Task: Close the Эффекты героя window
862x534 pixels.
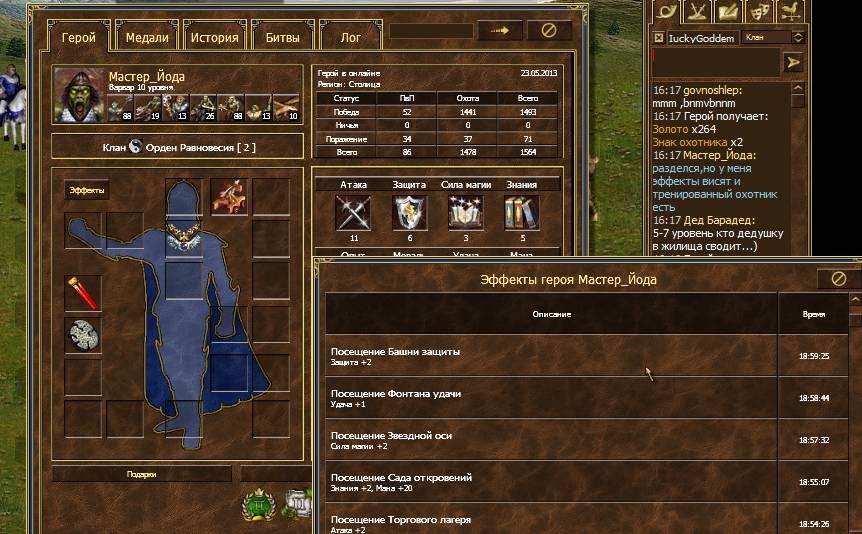Action: point(839,278)
